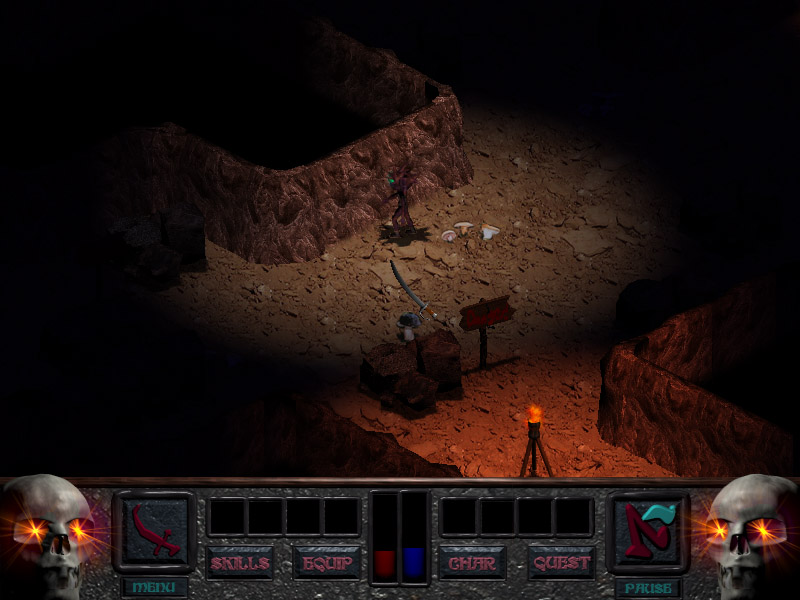800x600 pixels.
Task: Open the Equip screen
Action: tap(326, 563)
